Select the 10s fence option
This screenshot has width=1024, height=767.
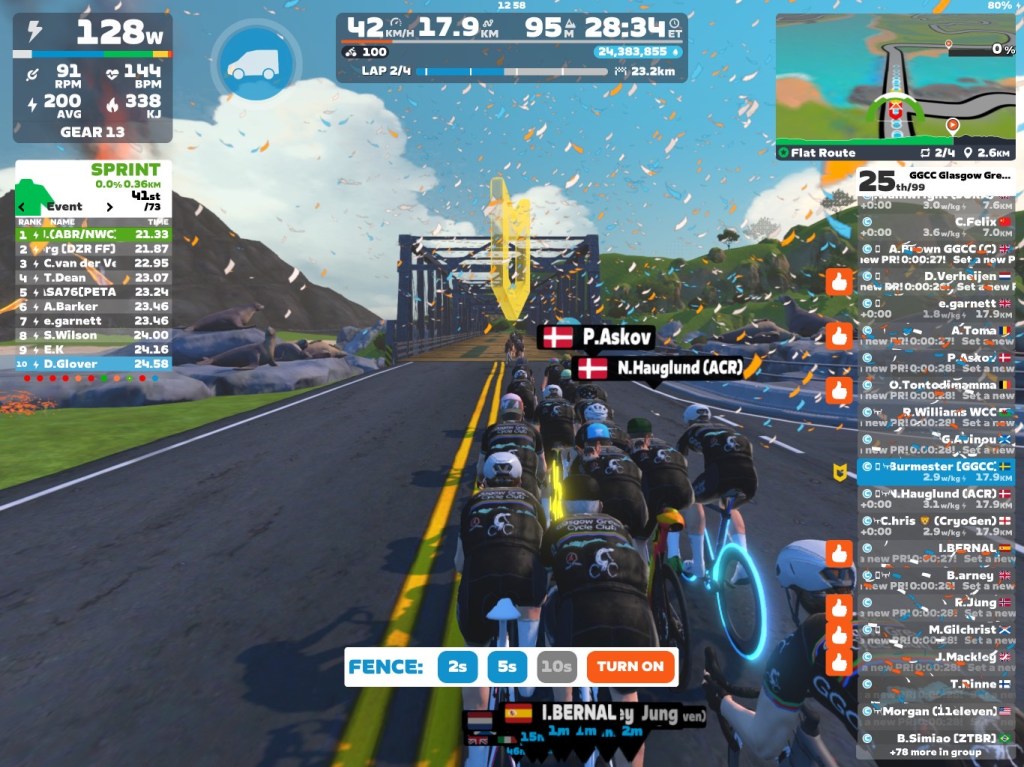556,666
